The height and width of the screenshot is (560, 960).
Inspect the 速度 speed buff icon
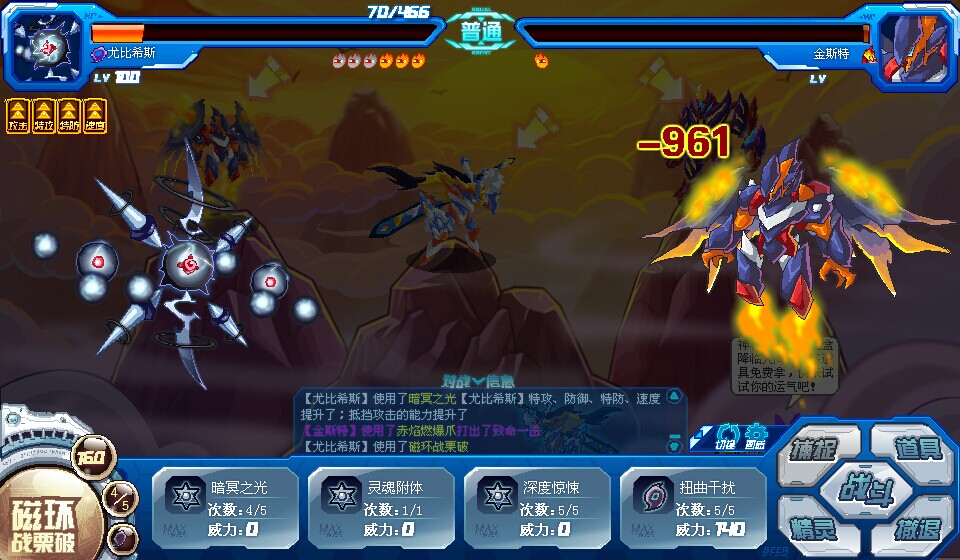pyautogui.click(x=95, y=115)
